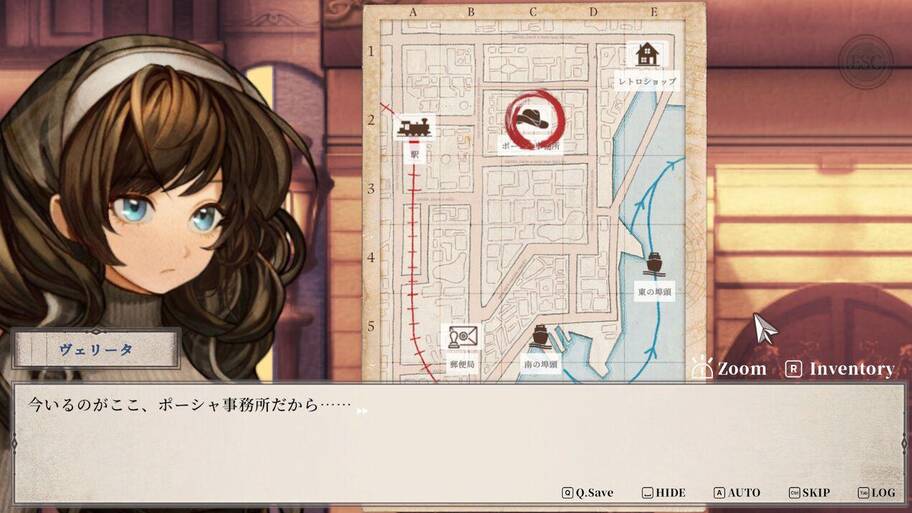The image size is (912, 513).
Task: Choose the circled hat office marker
Action: (535, 119)
